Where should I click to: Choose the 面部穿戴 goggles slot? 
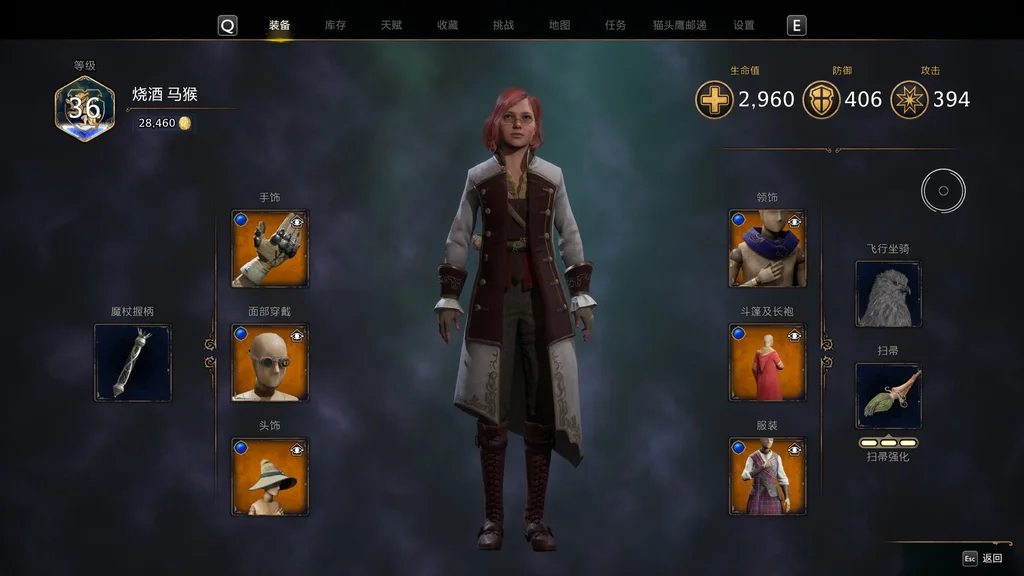click(x=269, y=363)
